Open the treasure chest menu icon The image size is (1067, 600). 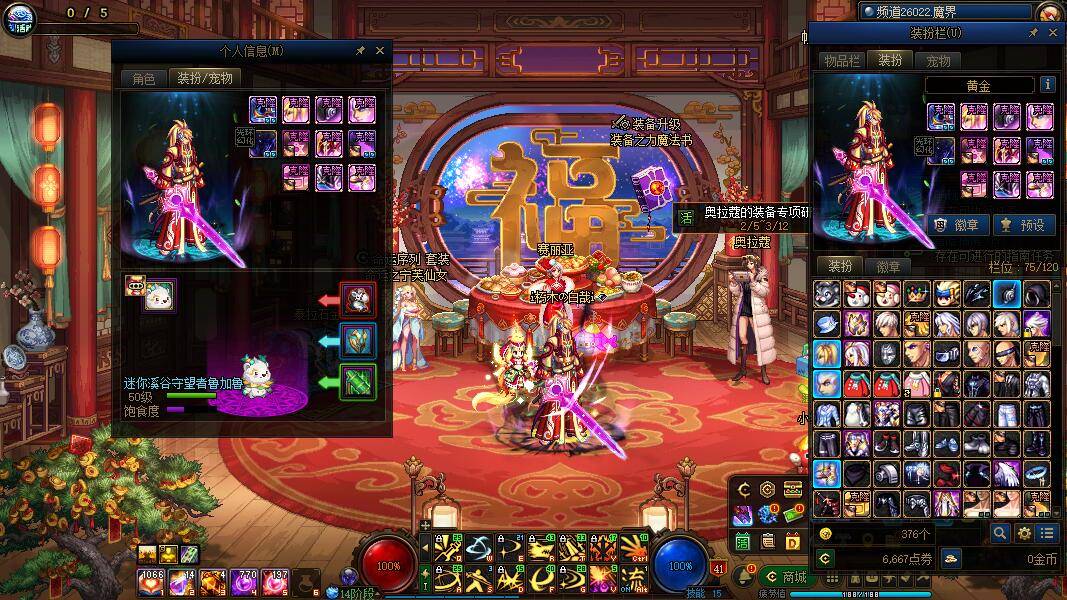click(x=792, y=489)
